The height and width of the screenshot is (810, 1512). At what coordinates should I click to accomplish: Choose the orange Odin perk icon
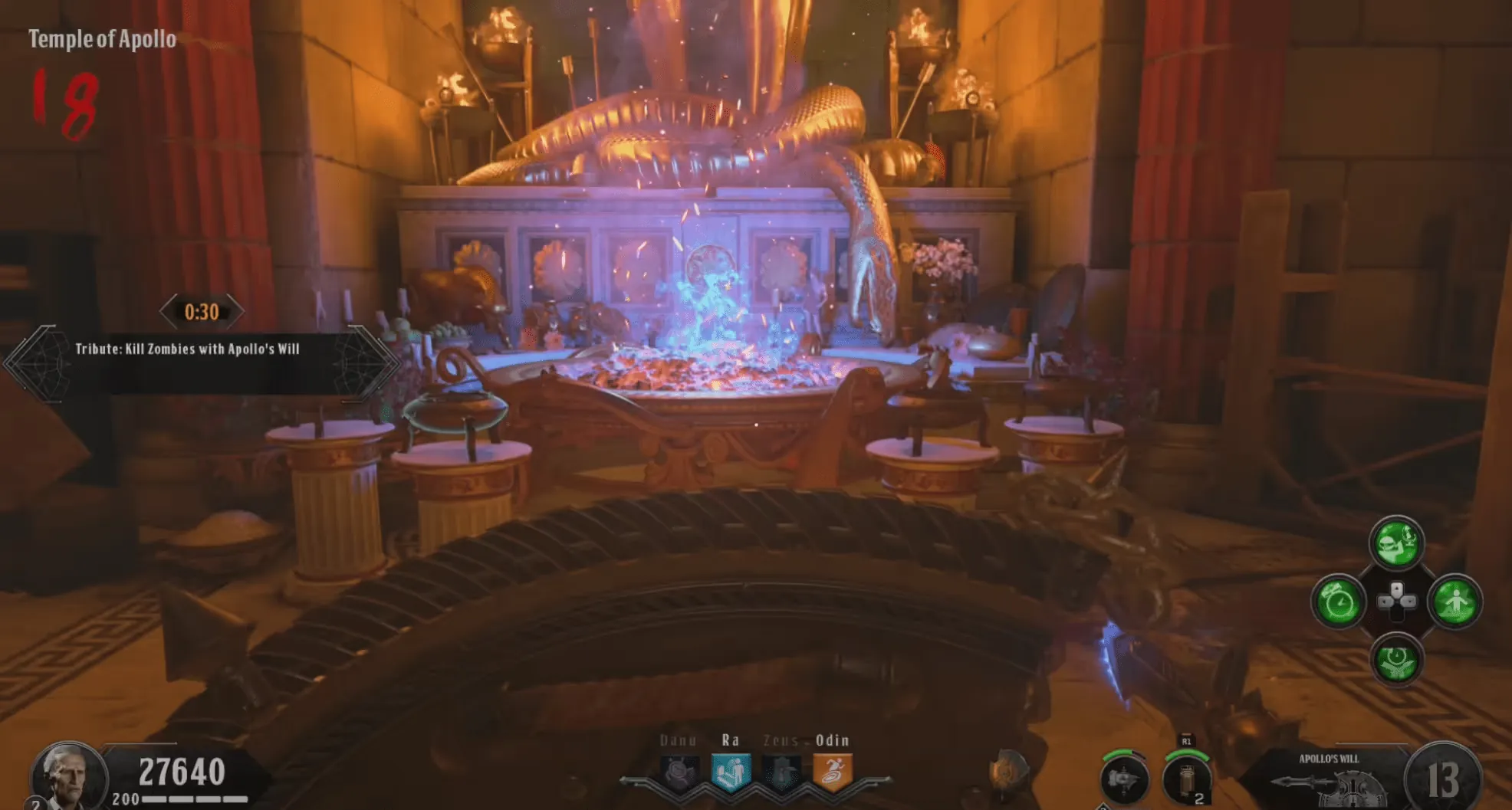coord(832,772)
